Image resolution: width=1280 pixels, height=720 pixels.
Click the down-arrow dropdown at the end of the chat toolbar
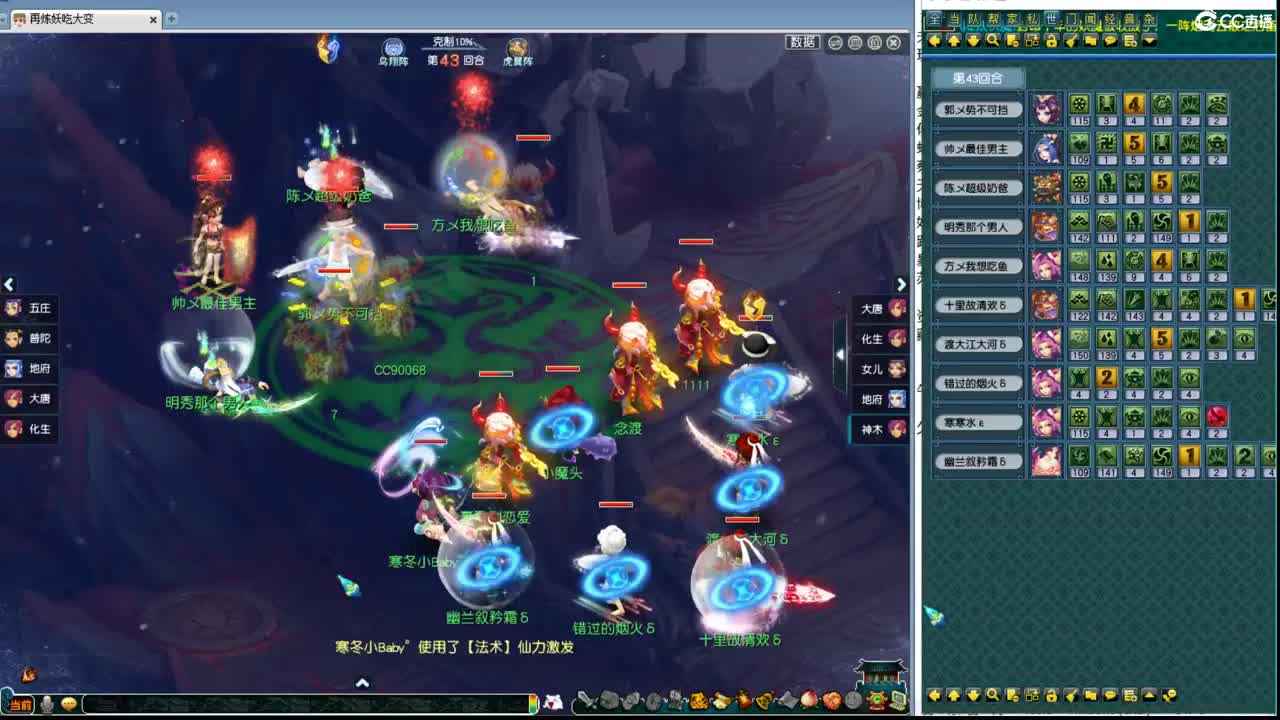point(1148,42)
